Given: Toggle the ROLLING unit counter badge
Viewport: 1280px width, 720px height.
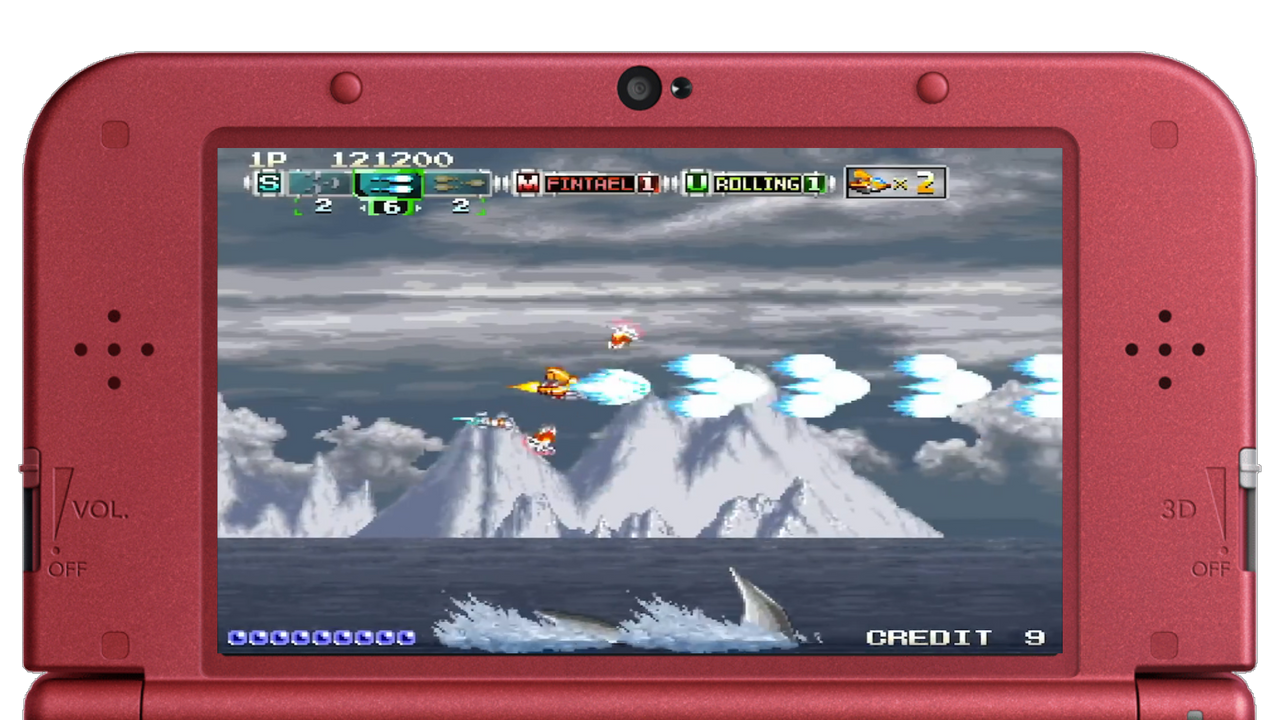Looking at the screenshot, I should pos(814,182).
